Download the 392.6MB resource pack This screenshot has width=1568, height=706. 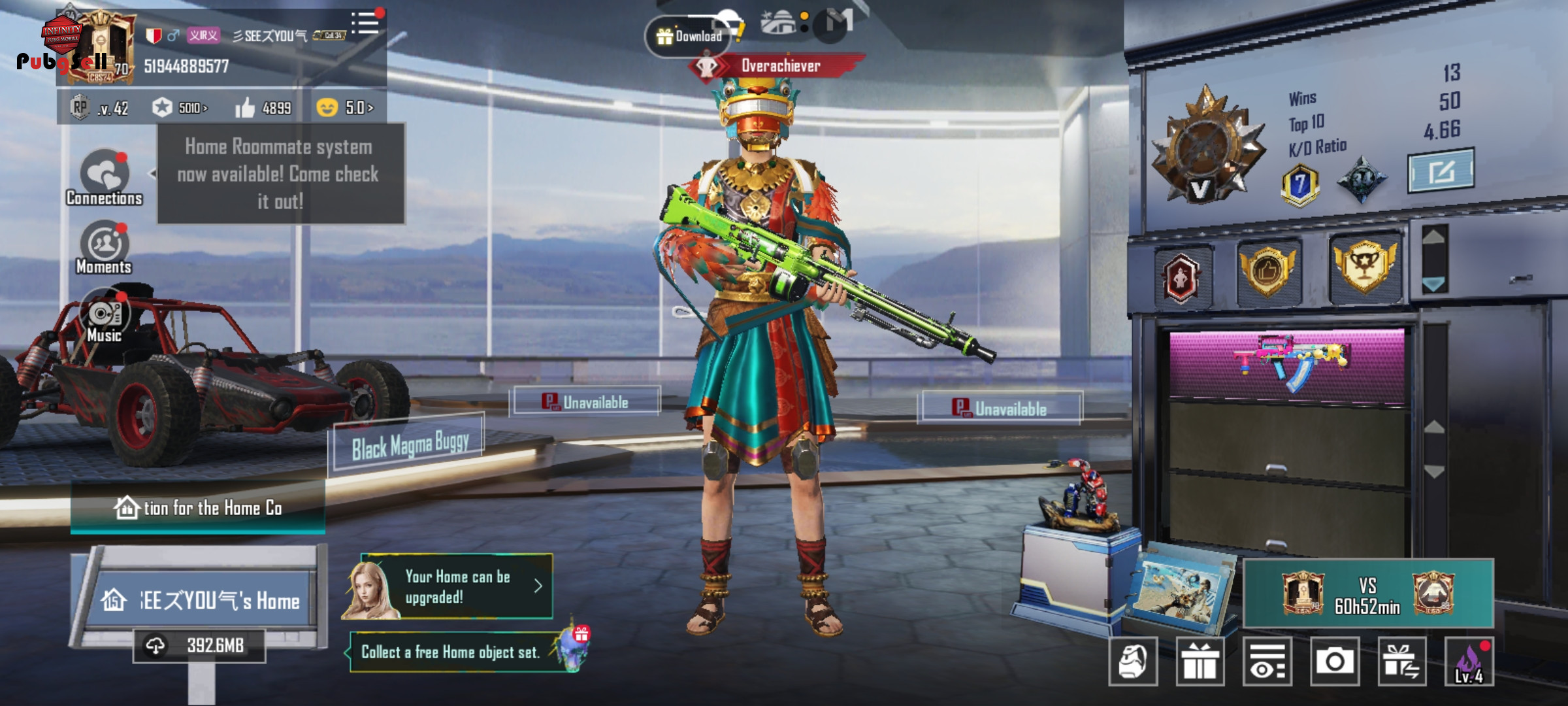(200, 646)
